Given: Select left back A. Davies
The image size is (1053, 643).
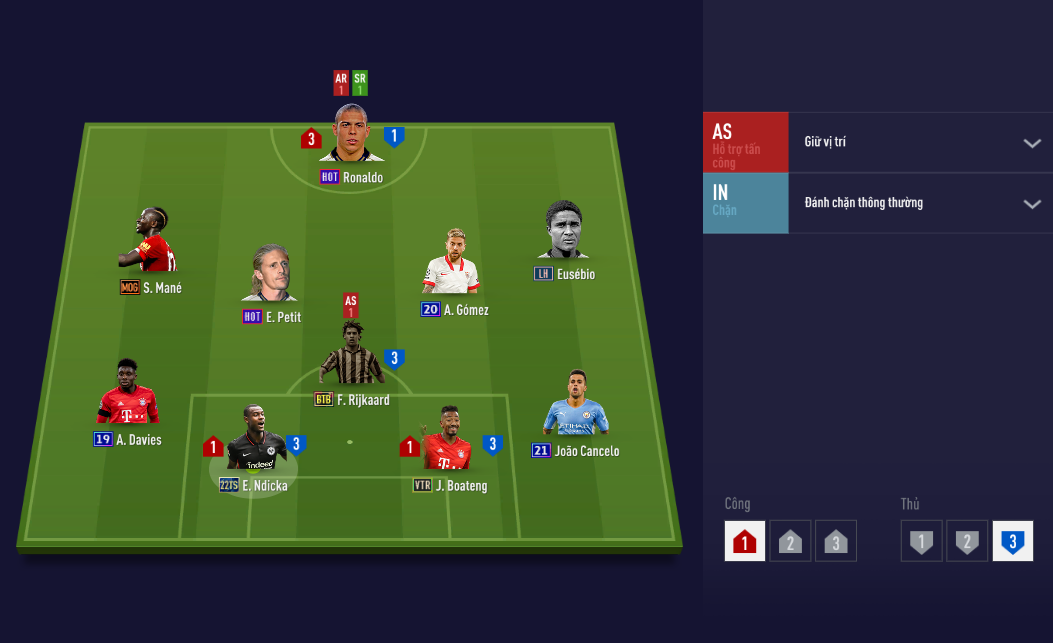Looking at the screenshot, I should click(127, 395).
